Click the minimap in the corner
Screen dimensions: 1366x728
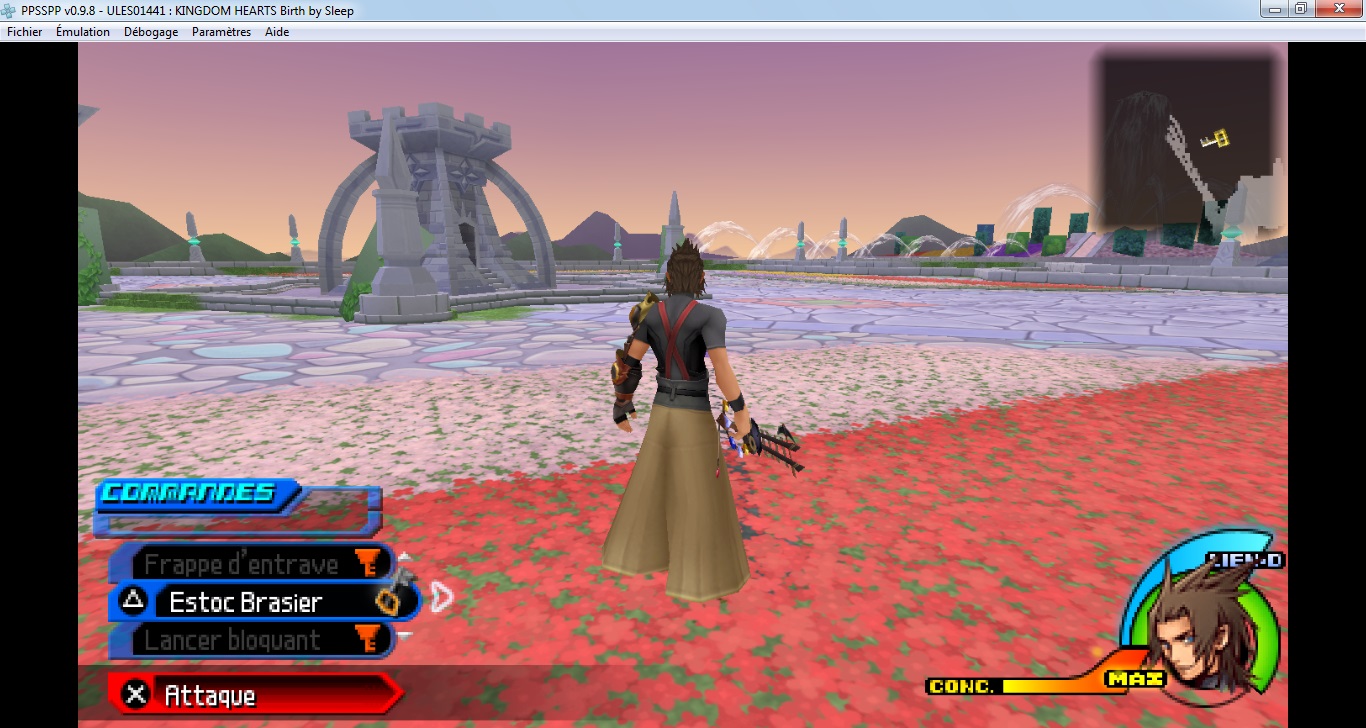[1187, 139]
